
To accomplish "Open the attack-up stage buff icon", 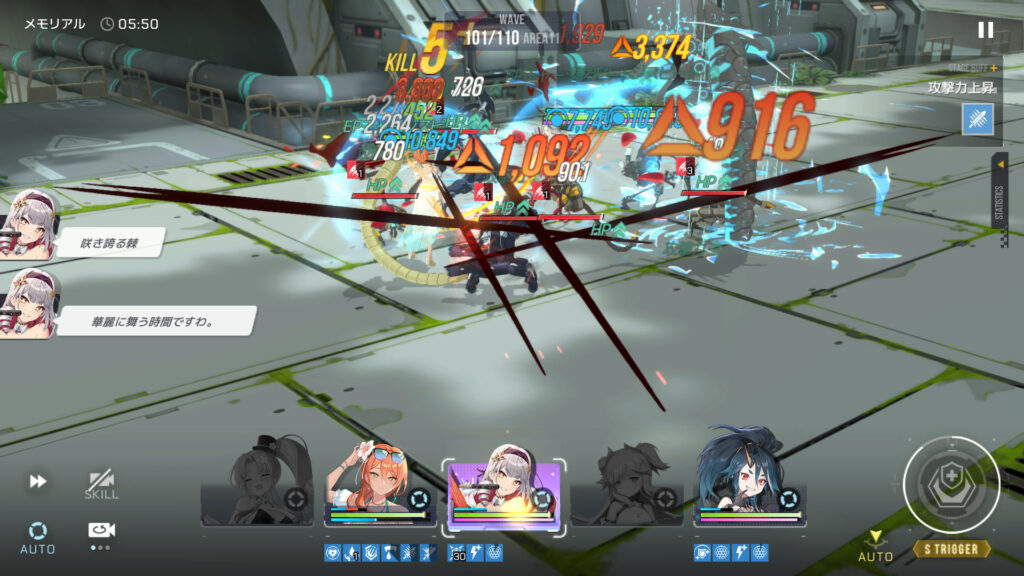I will [977, 119].
